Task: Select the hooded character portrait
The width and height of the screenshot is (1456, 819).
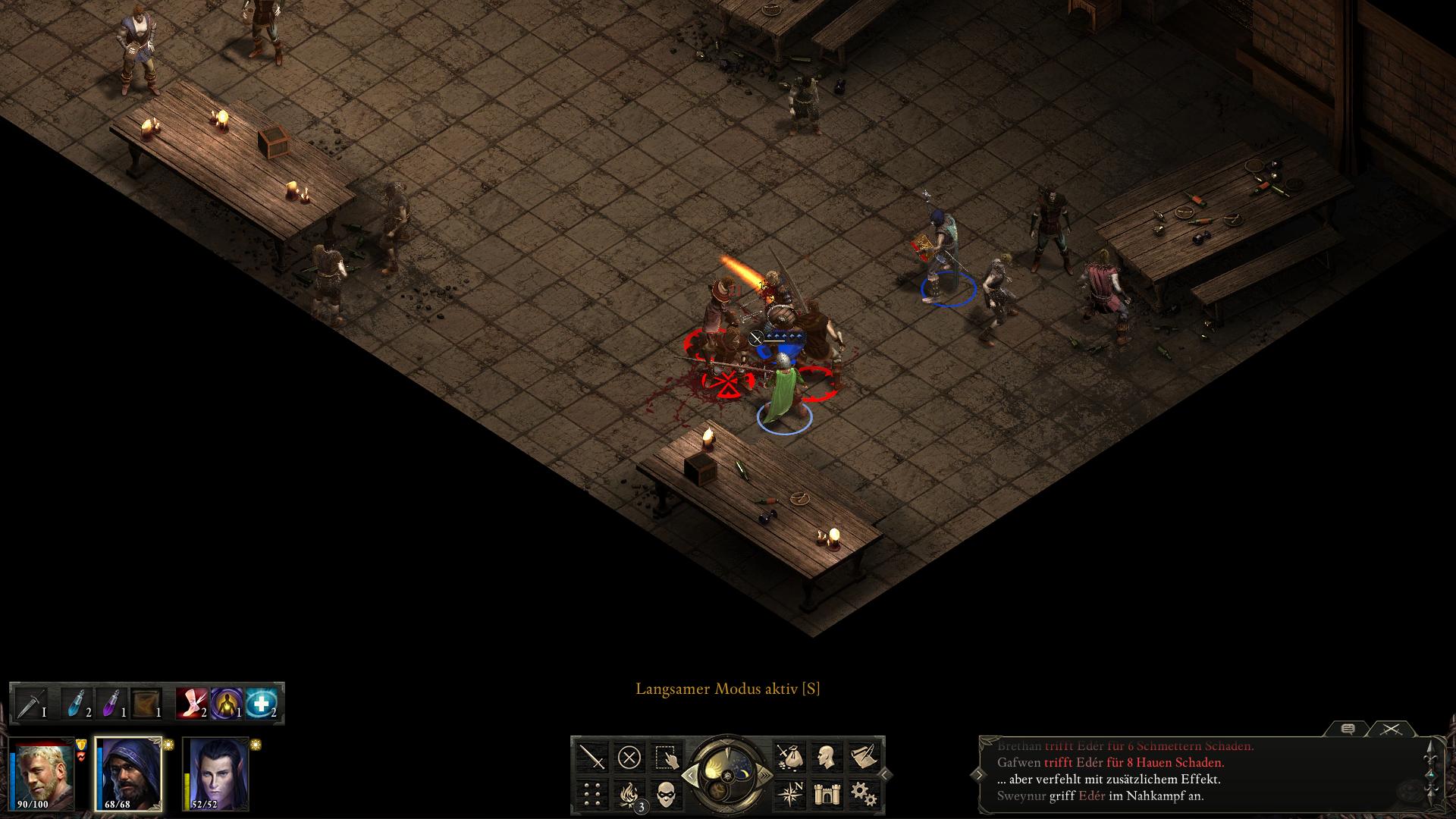Action: click(129, 773)
